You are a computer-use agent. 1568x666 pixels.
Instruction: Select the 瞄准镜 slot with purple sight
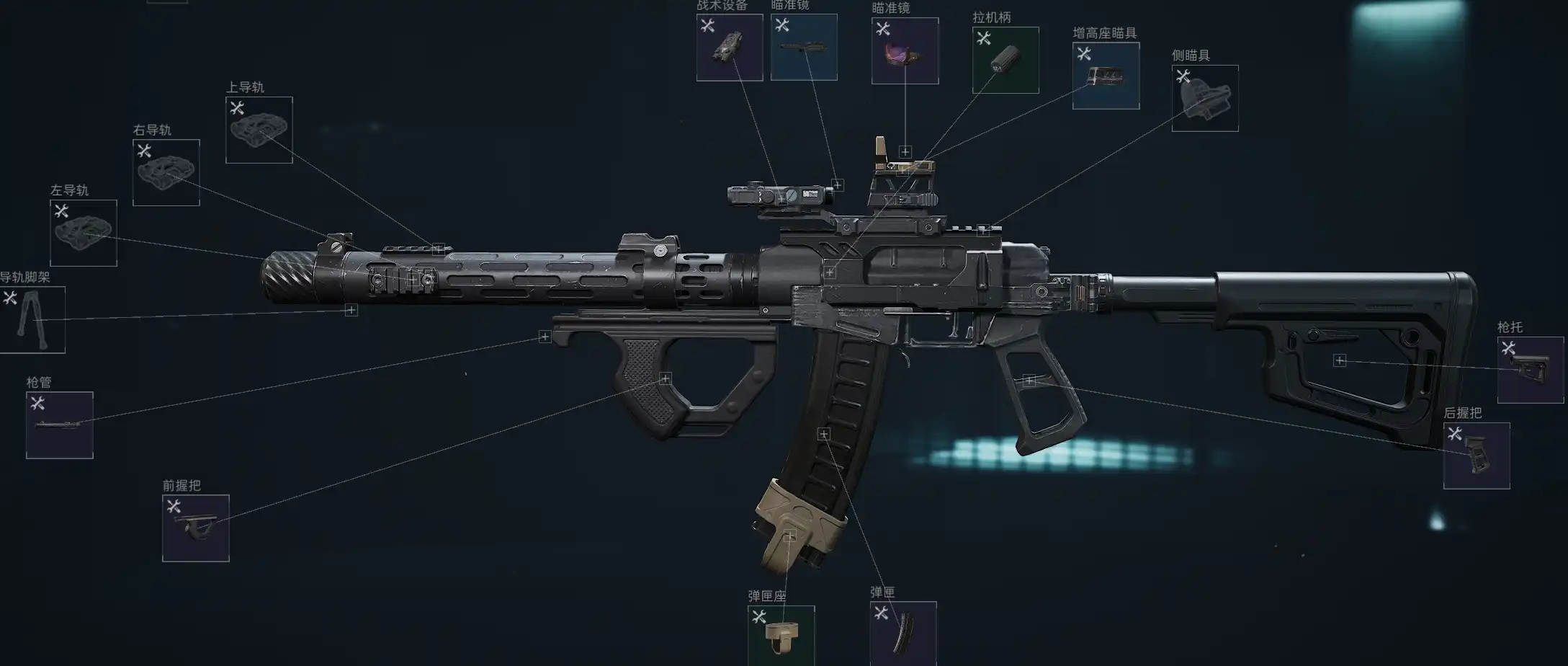(905, 51)
